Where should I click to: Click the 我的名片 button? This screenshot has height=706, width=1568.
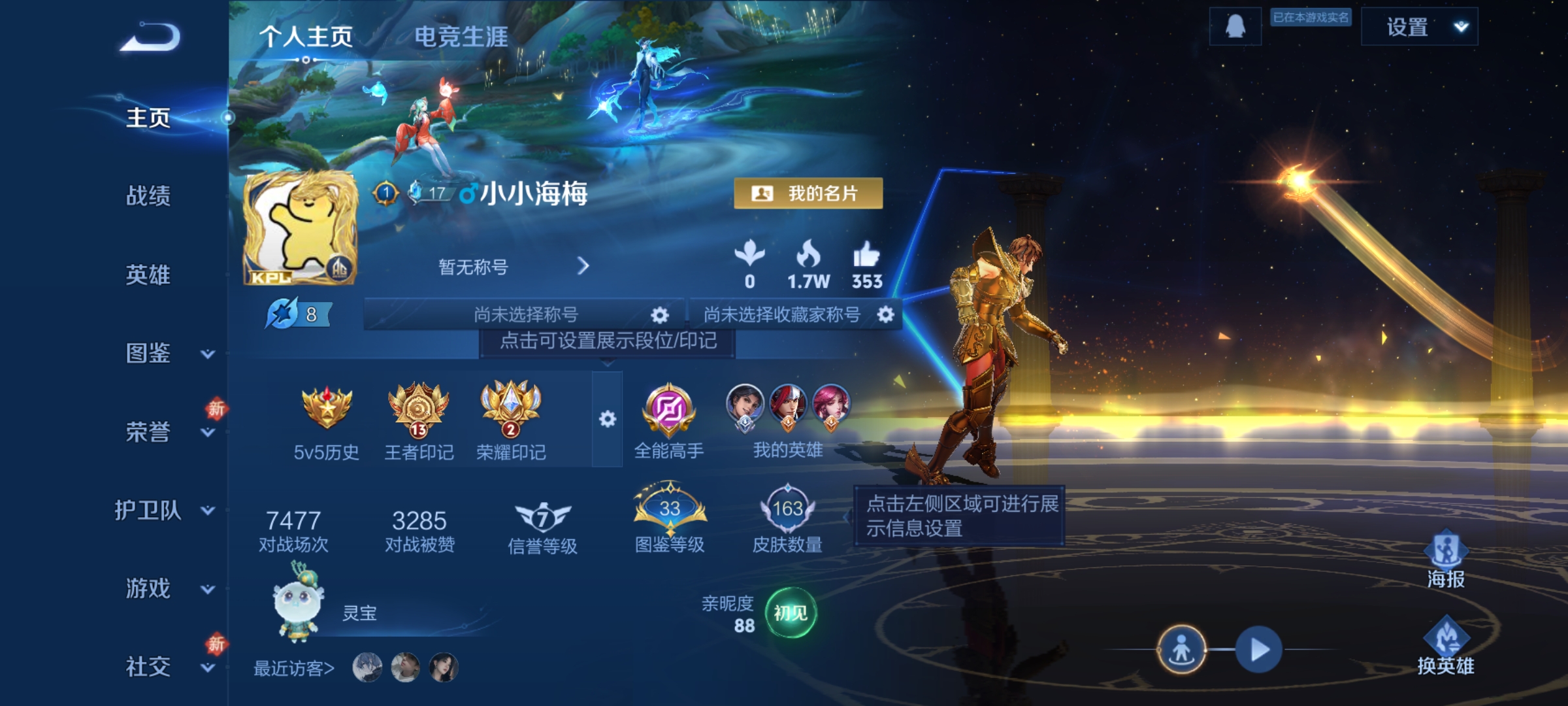coord(808,193)
